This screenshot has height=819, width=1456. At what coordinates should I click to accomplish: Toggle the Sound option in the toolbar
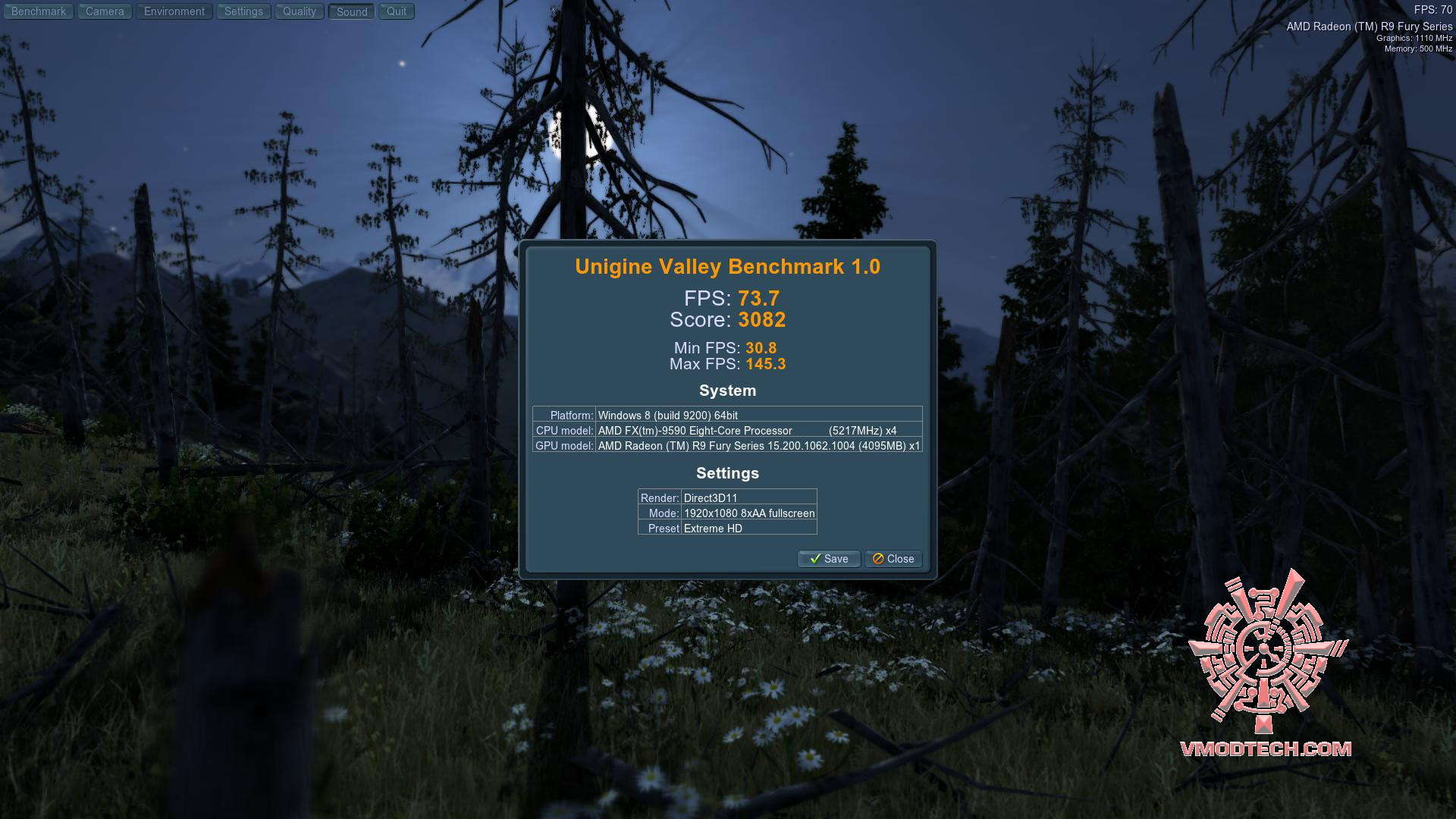tap(350, 11)
